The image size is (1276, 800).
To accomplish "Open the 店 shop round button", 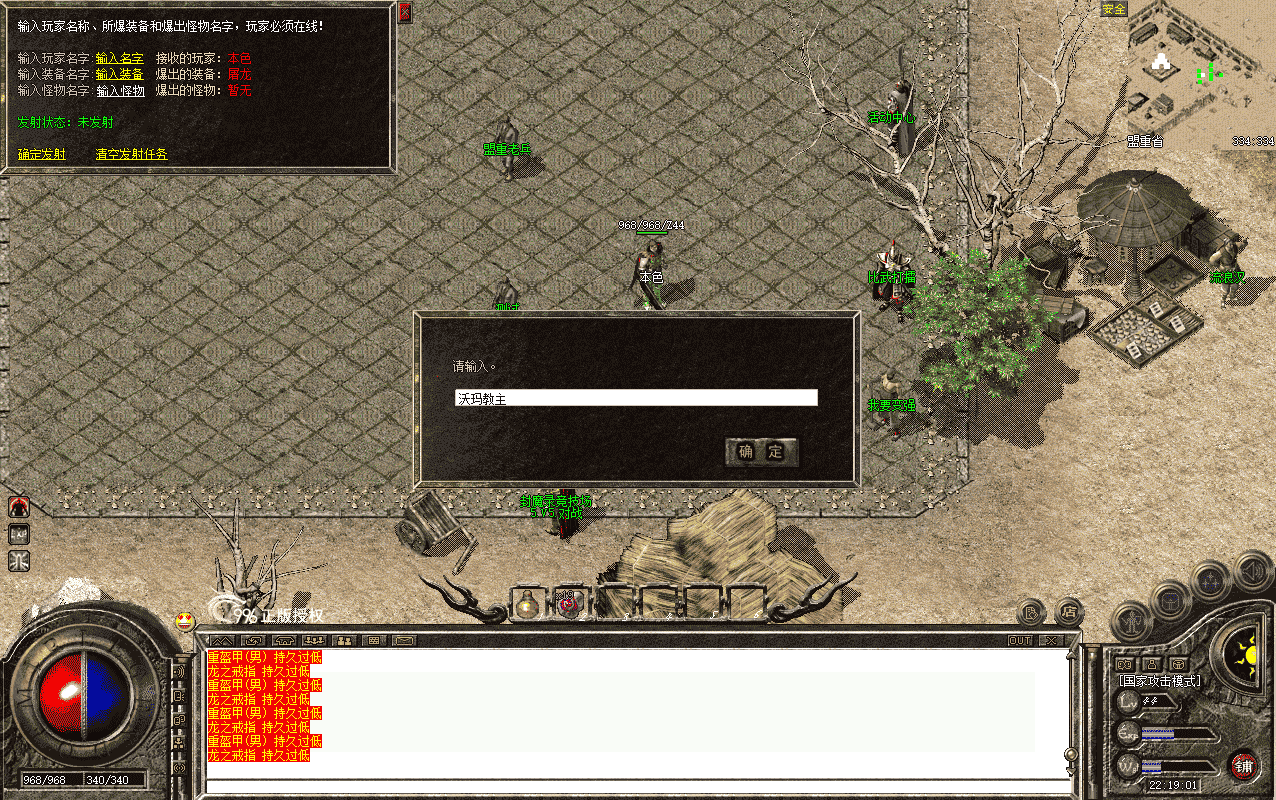I will pyautogui.click(x=1069, y=609).
